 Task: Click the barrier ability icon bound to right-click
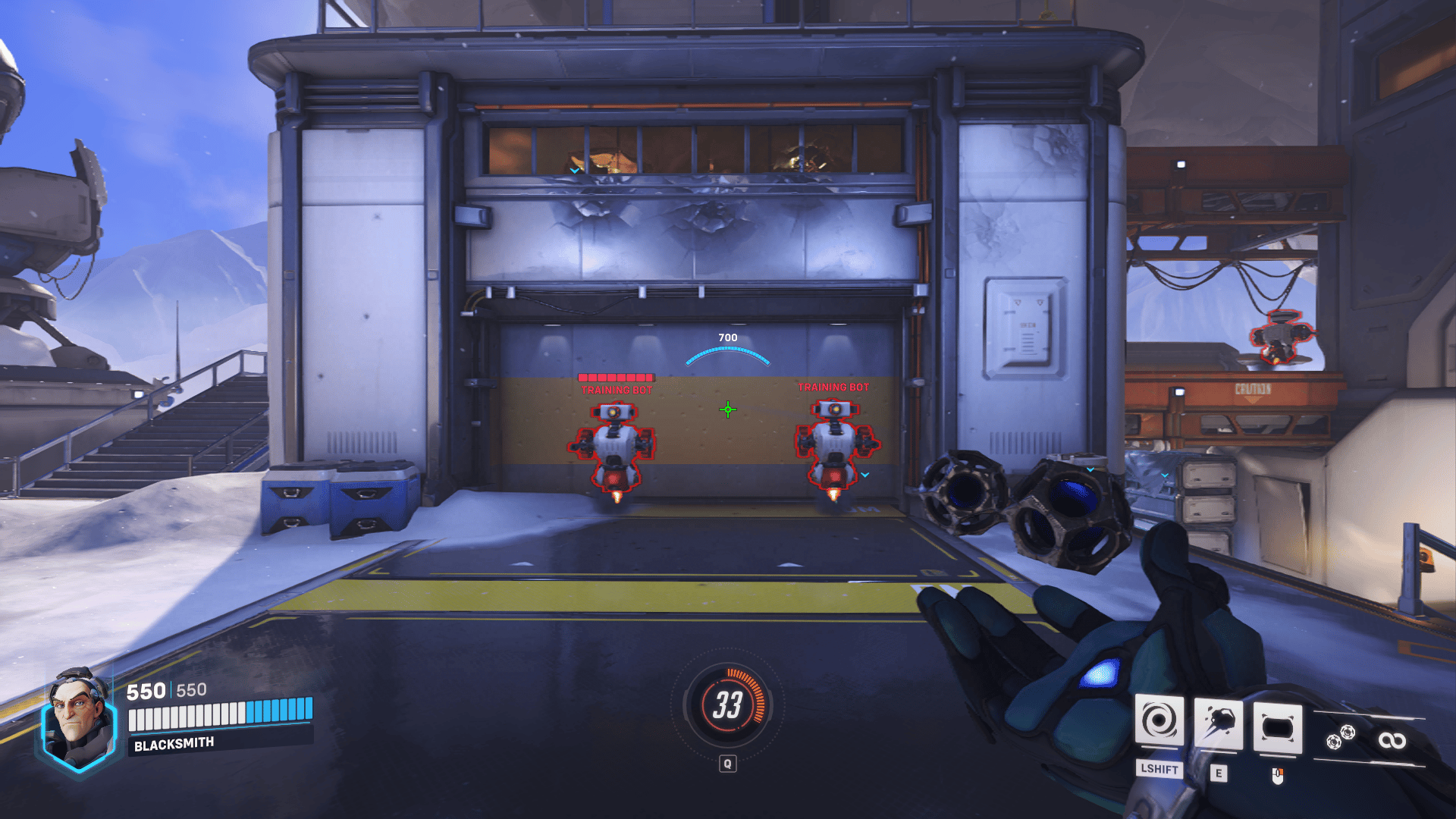1277,727
